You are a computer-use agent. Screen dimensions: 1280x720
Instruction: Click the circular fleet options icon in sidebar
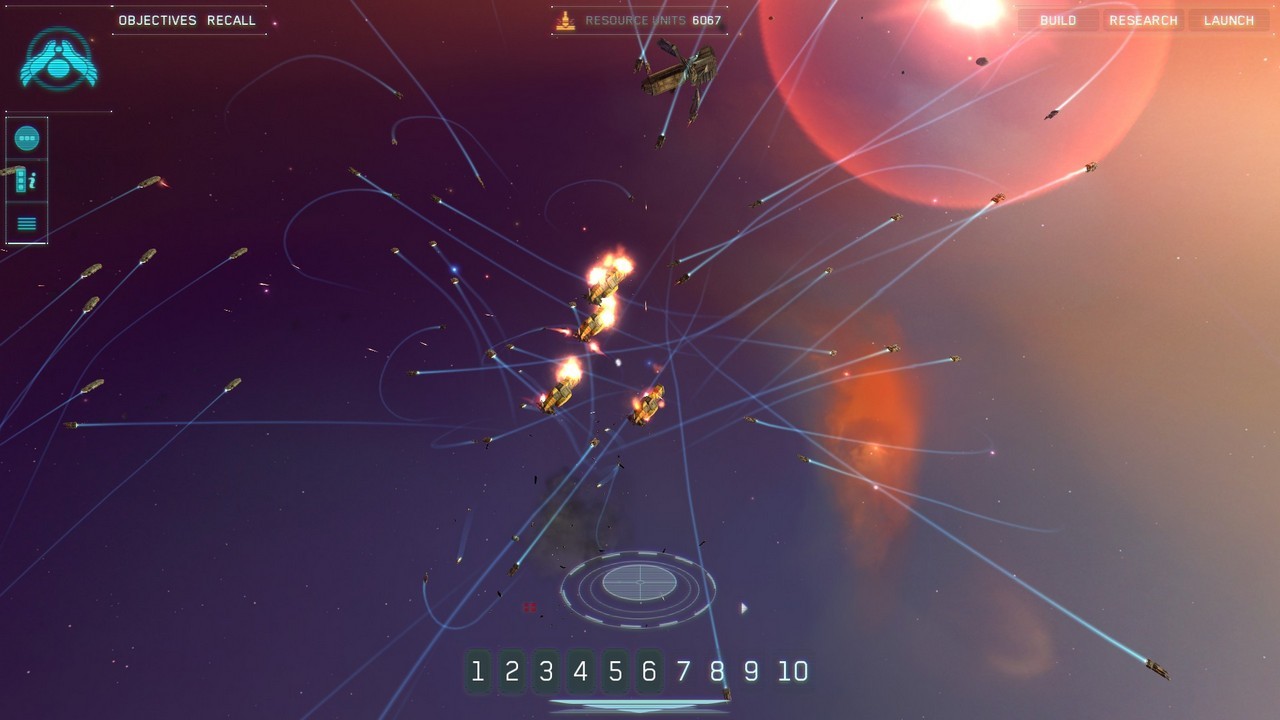point(26,137)
